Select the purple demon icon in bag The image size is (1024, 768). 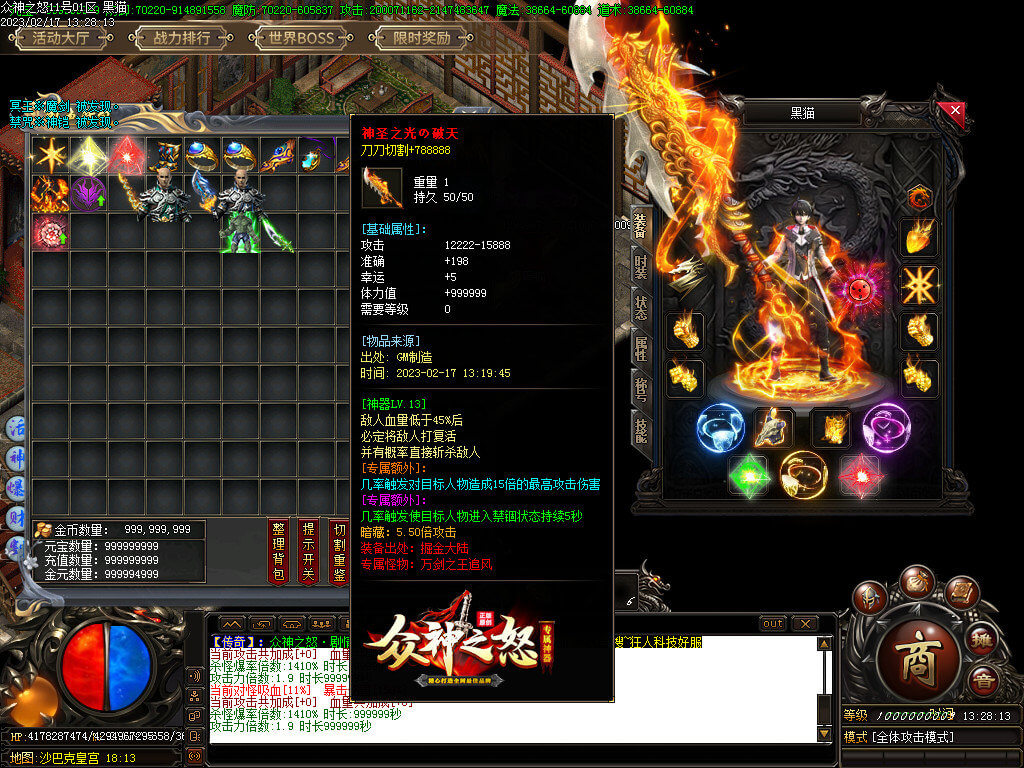click(x=88, y=193)
